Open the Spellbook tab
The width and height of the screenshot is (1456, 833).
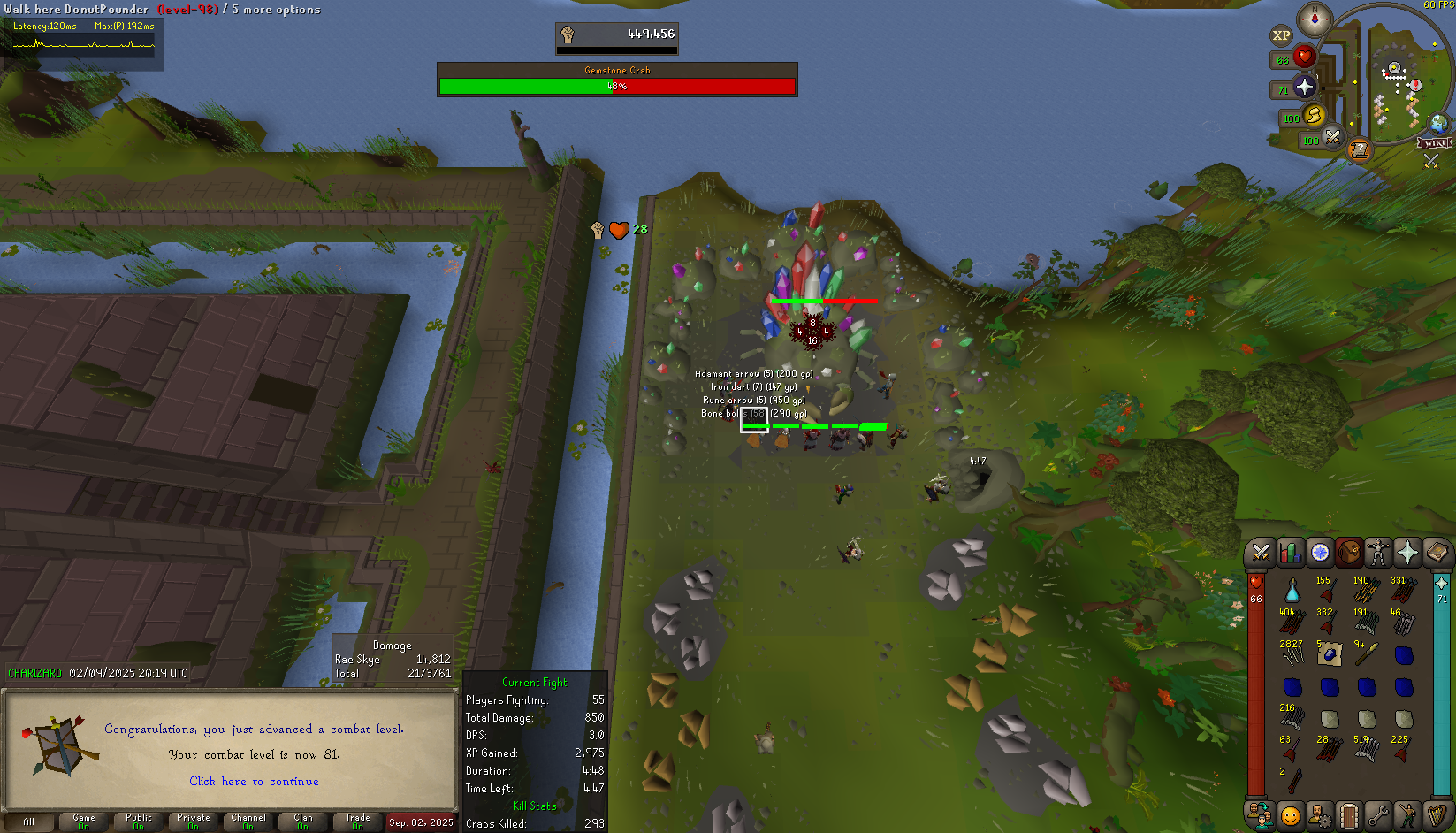coord(1437,554)
